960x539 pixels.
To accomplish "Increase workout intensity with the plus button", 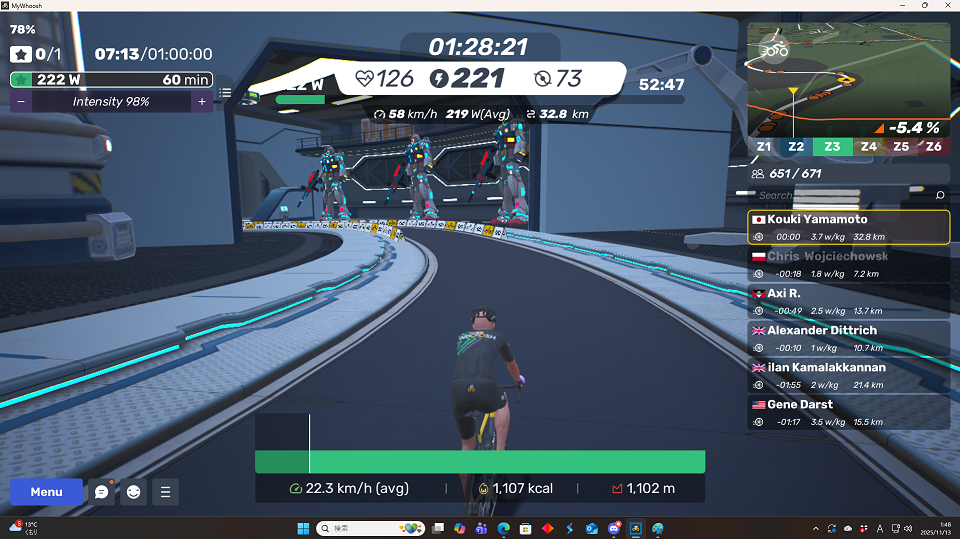I will [201, 102].
